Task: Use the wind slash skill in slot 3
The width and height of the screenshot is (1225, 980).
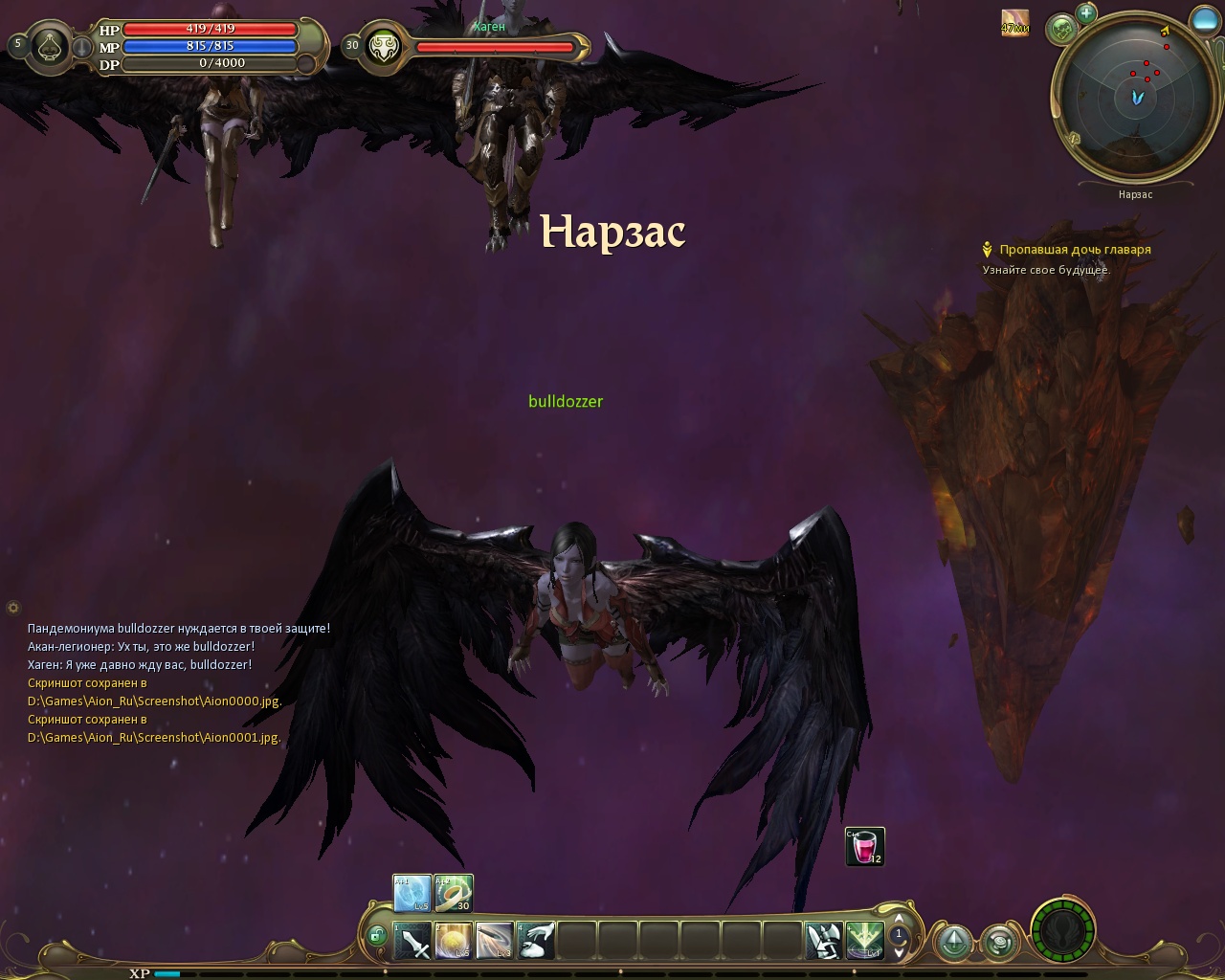Action: click(x=495, y=941)
